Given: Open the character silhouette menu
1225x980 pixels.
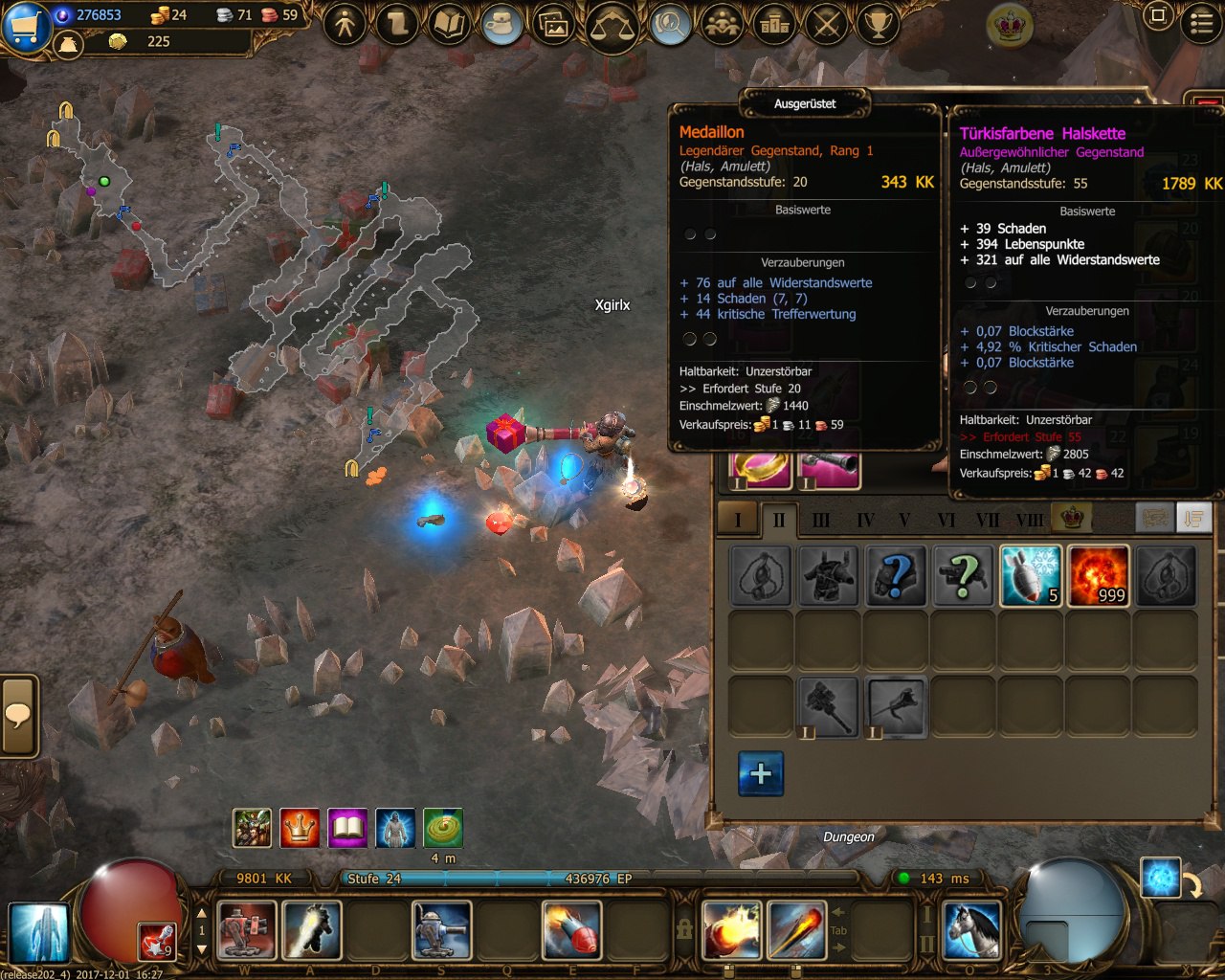Looking at the screenshot, I should (345, 23).
